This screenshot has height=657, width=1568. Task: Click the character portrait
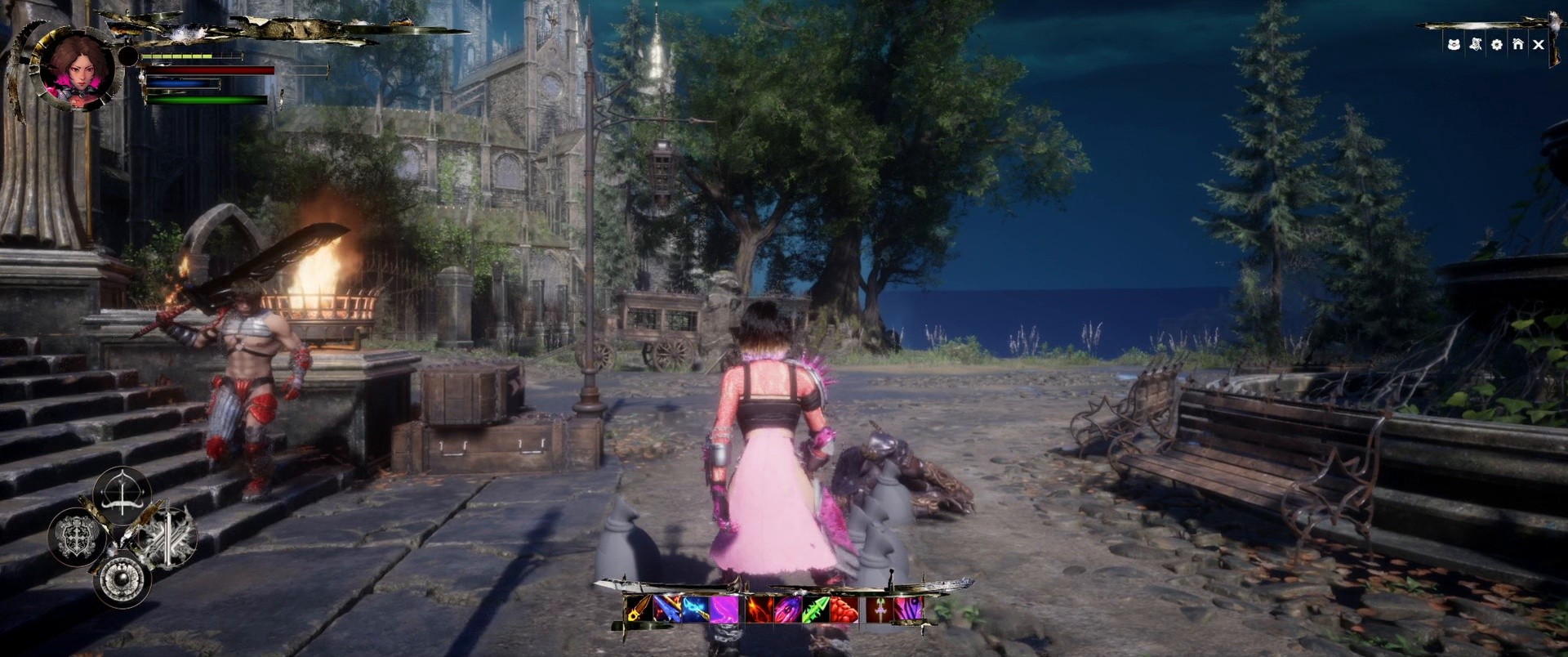tap(78, 68)
